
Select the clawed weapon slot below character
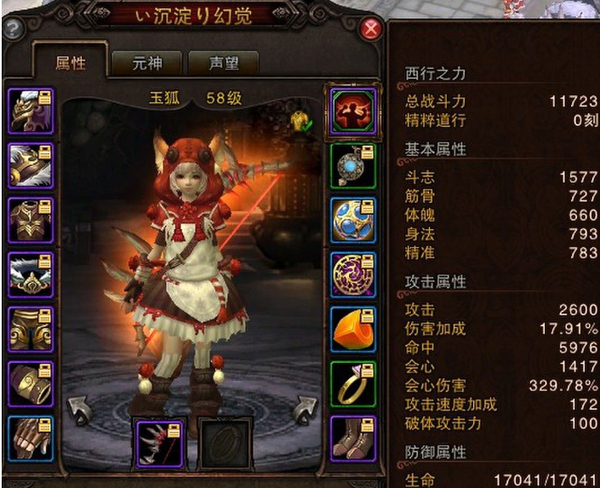[x=159, y=443]
